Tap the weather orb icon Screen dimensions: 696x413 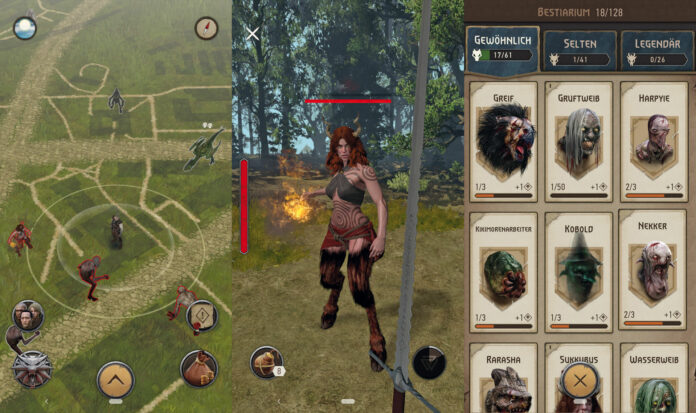(x=24, y=28)
